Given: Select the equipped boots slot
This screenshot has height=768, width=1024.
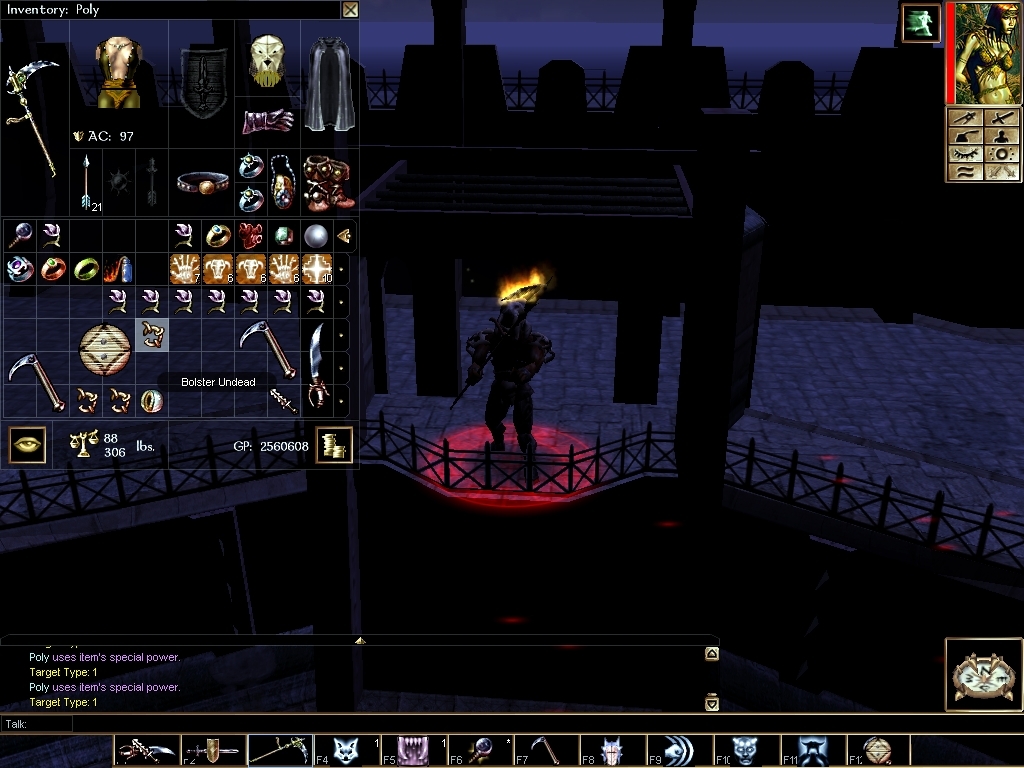Looking at the screenshot, I should [327, 181].
